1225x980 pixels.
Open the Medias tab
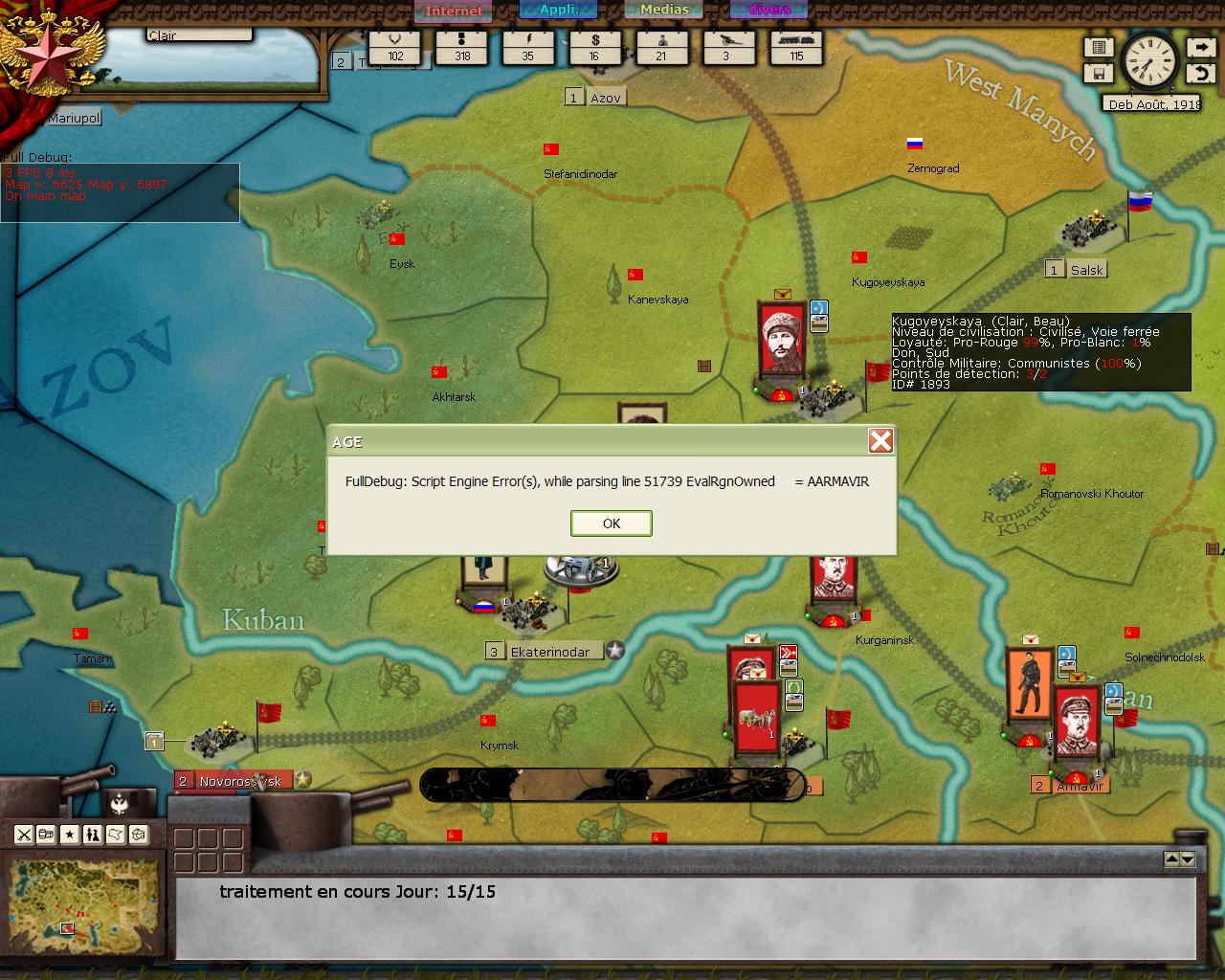click(664, 10)
